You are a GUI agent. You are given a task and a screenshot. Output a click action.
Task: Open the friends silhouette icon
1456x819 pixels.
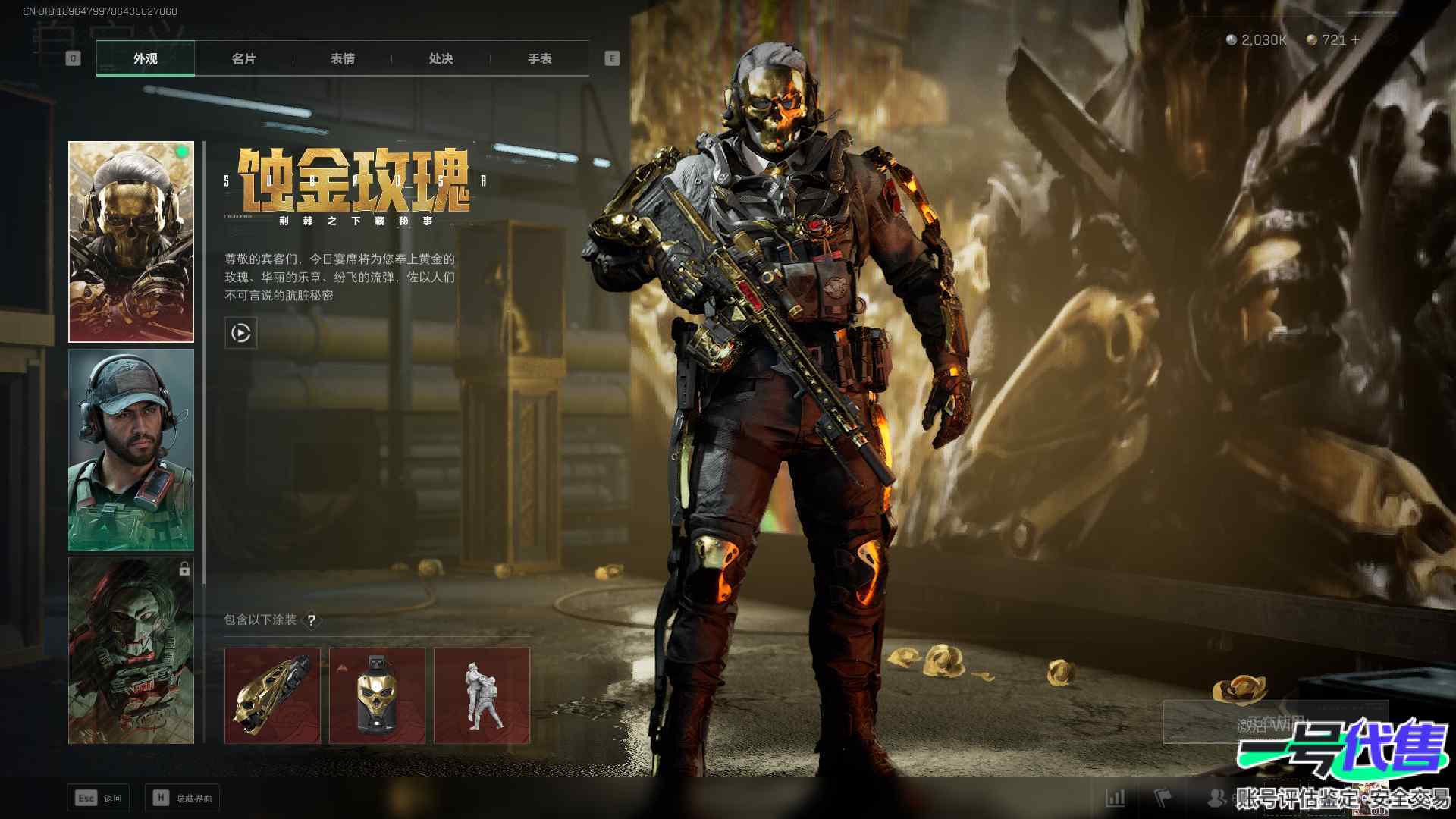1216,798
